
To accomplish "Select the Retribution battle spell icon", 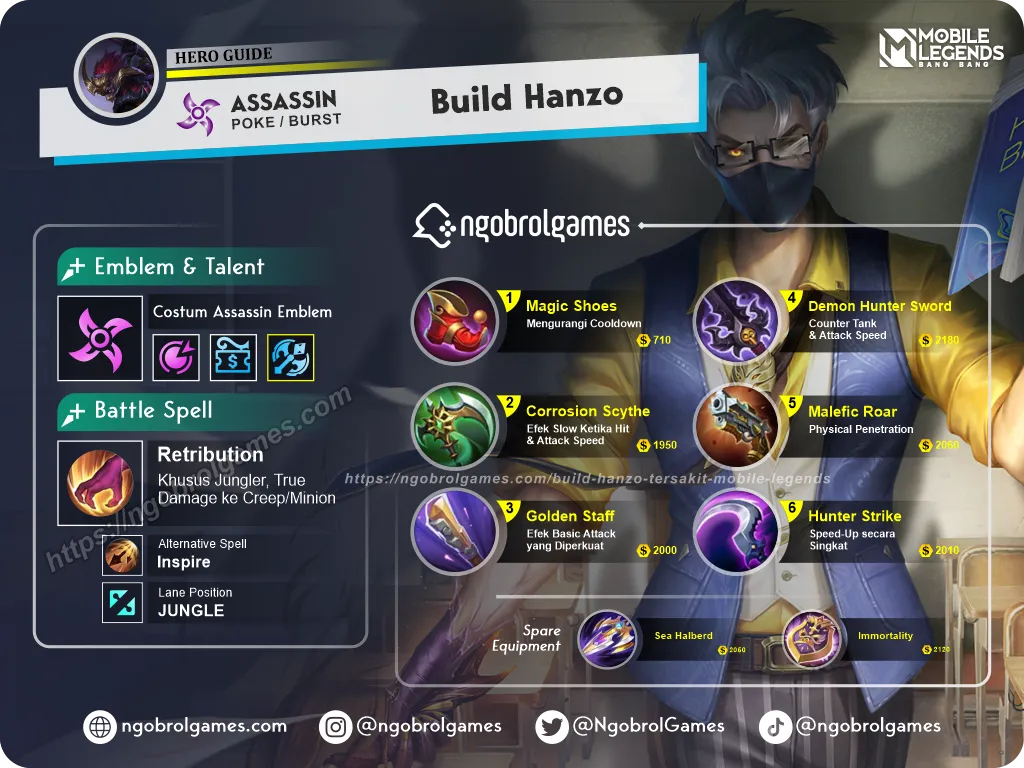I will pyautogui.click(x=100, y=483).
